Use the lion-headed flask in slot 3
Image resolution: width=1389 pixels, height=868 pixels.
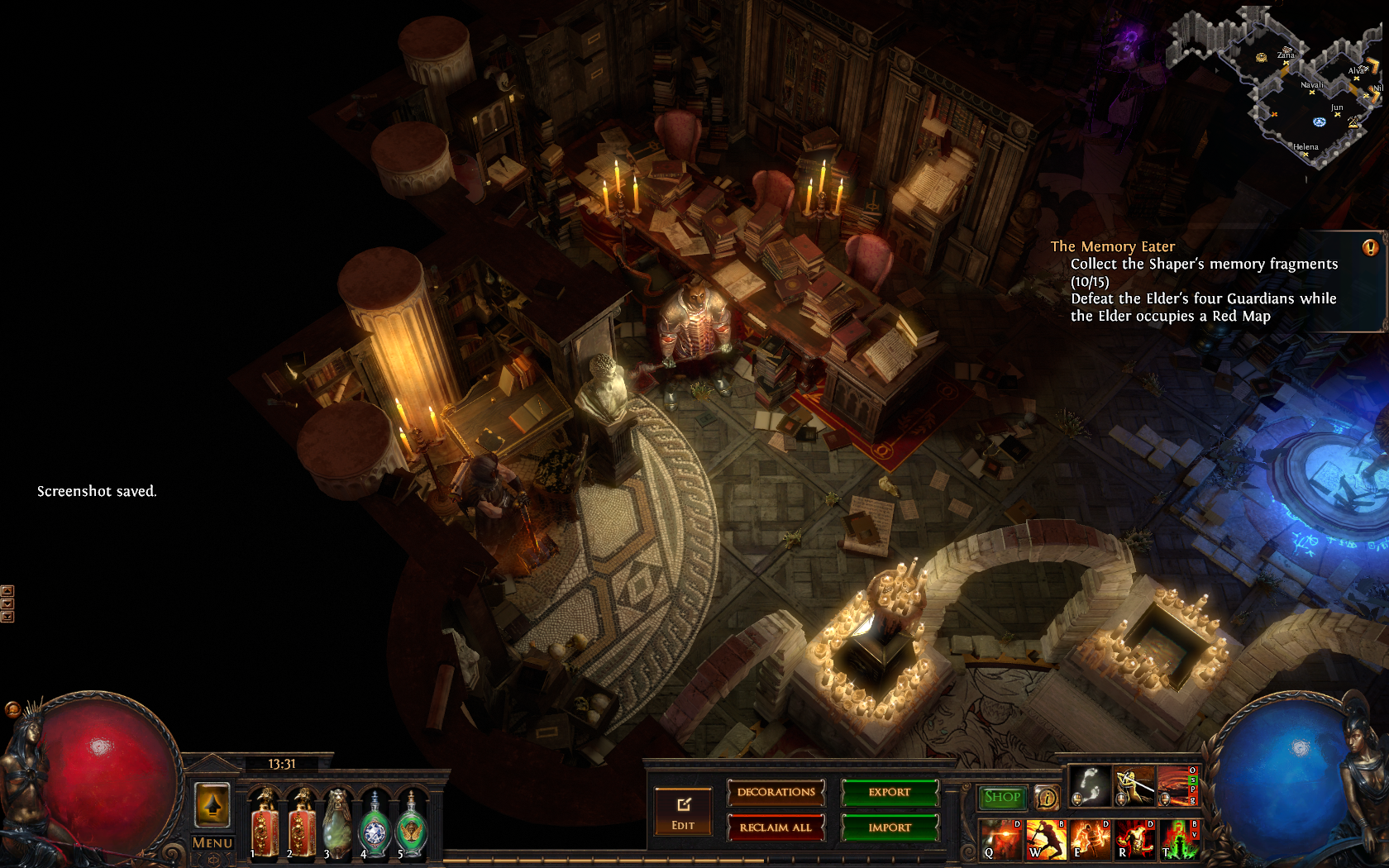(337, 823)
